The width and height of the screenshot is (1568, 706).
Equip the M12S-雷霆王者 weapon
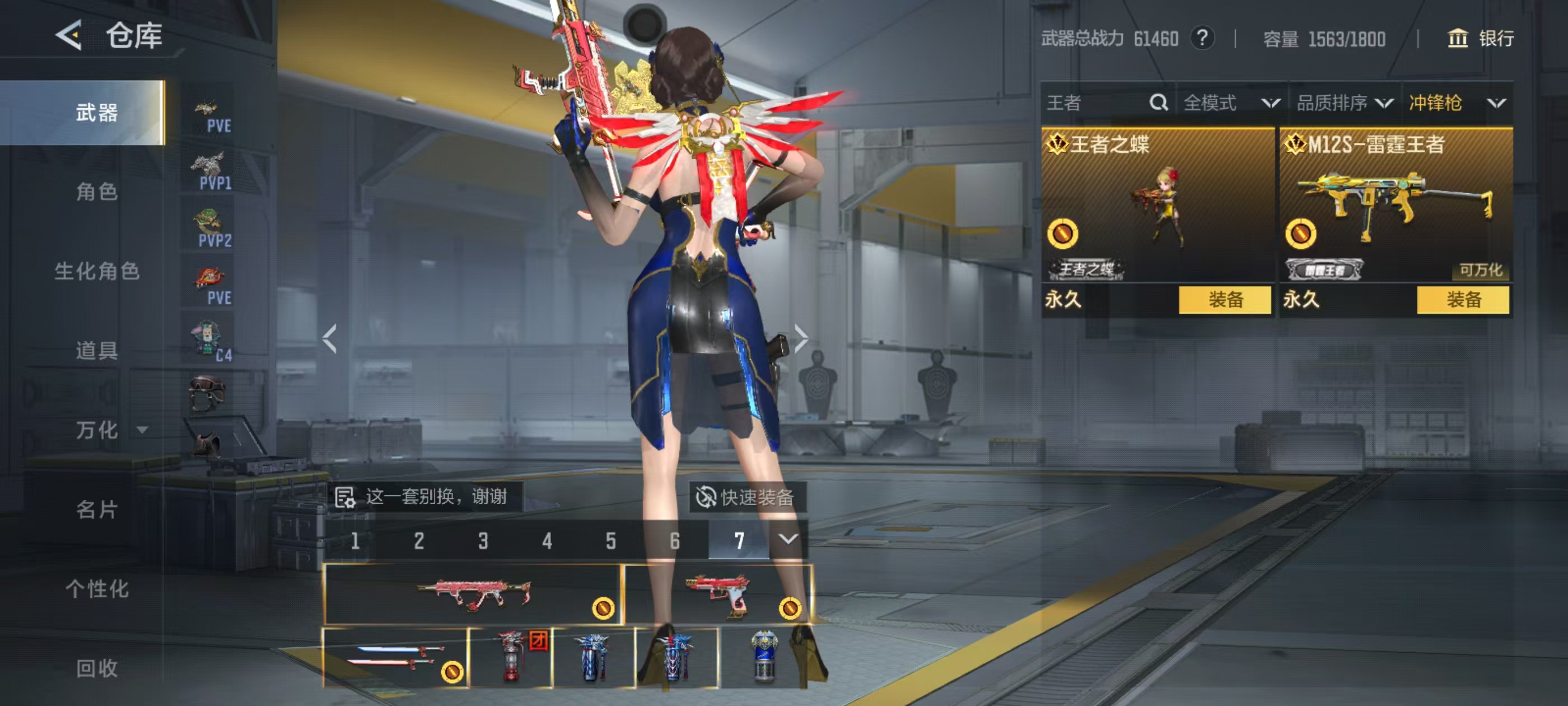pyautogui.click(x=1463, y=300)
